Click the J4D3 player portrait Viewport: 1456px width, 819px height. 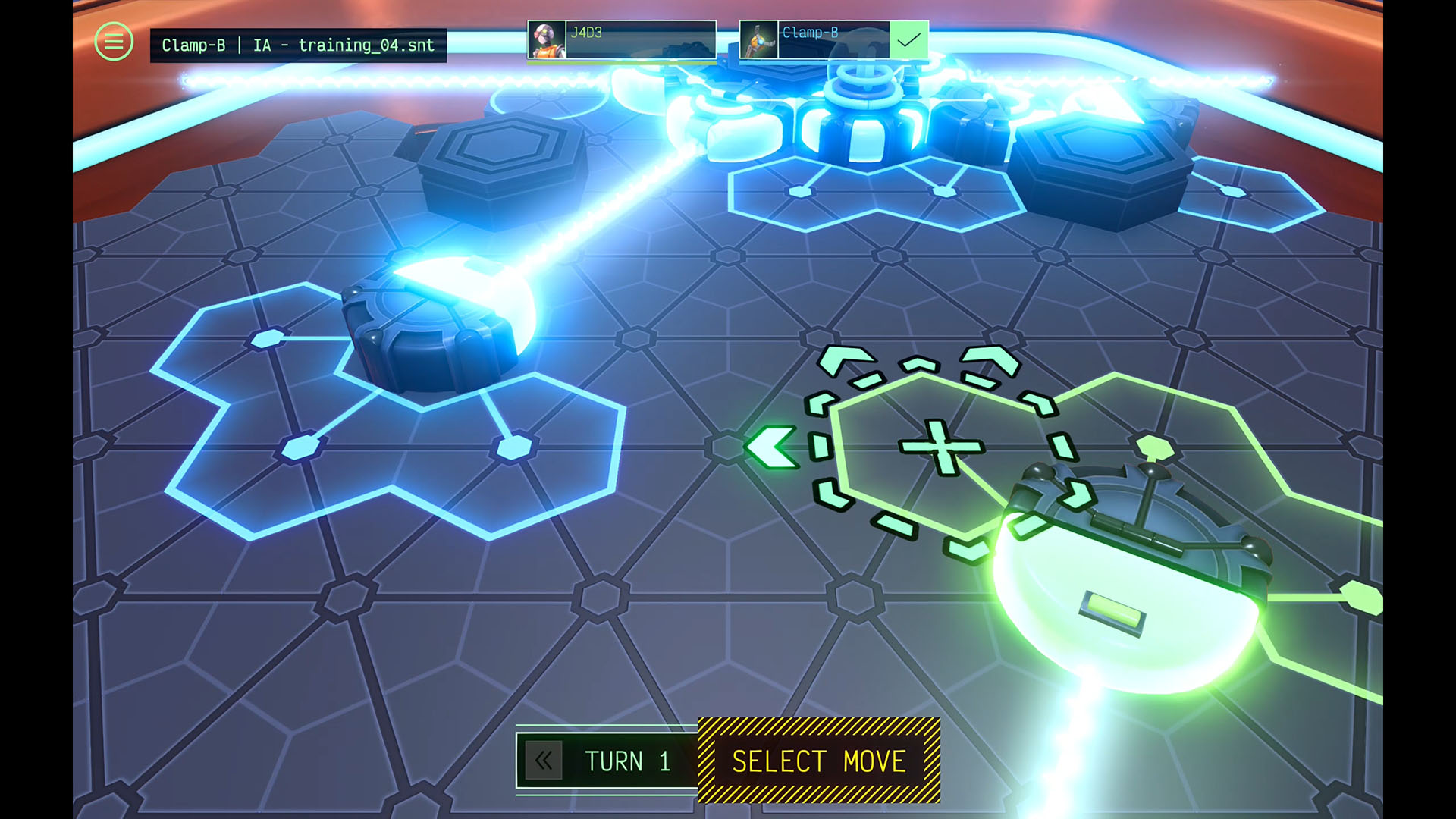click(x=548, y=40)
